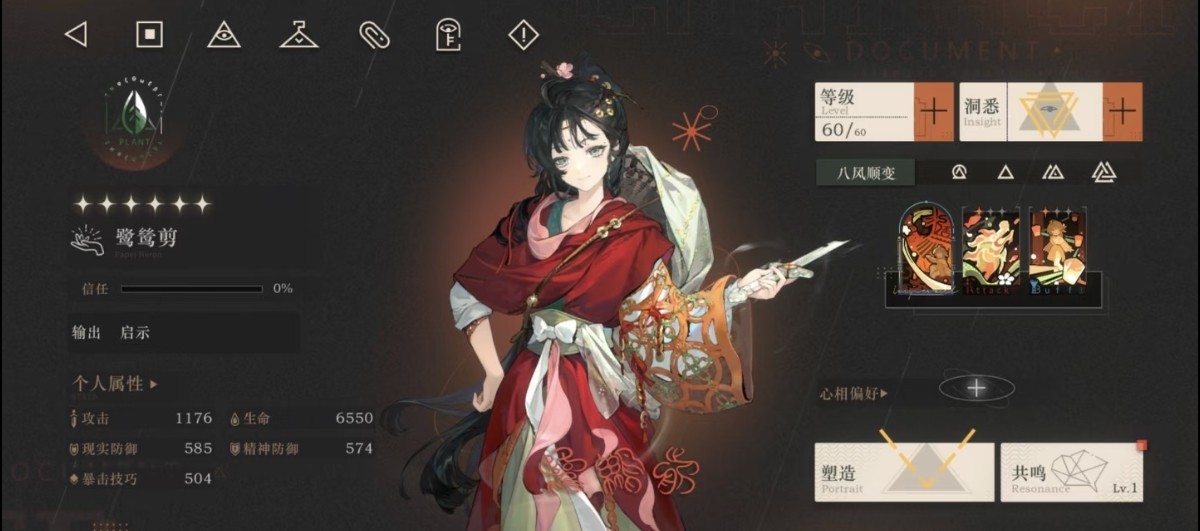Expand 个人属性 personal stats
The image size is (1200, 531).
pos(115,384)
